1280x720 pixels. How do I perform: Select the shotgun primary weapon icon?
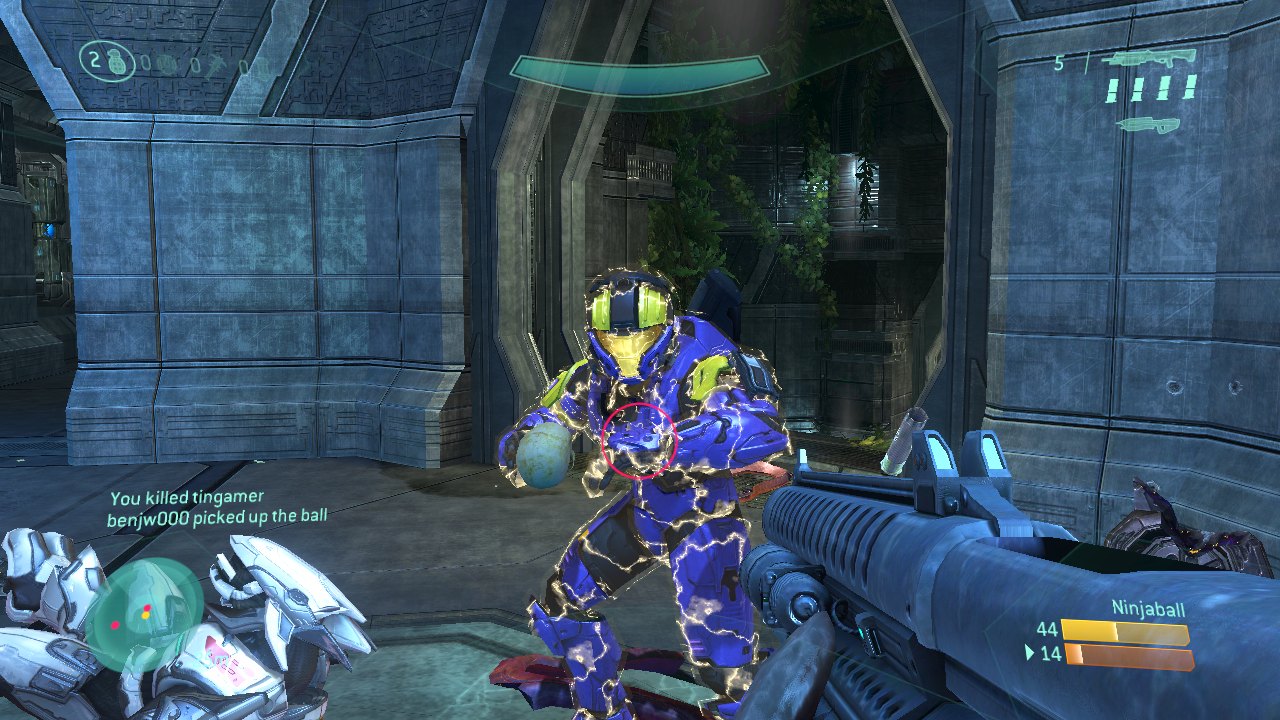coord(1149,59)
